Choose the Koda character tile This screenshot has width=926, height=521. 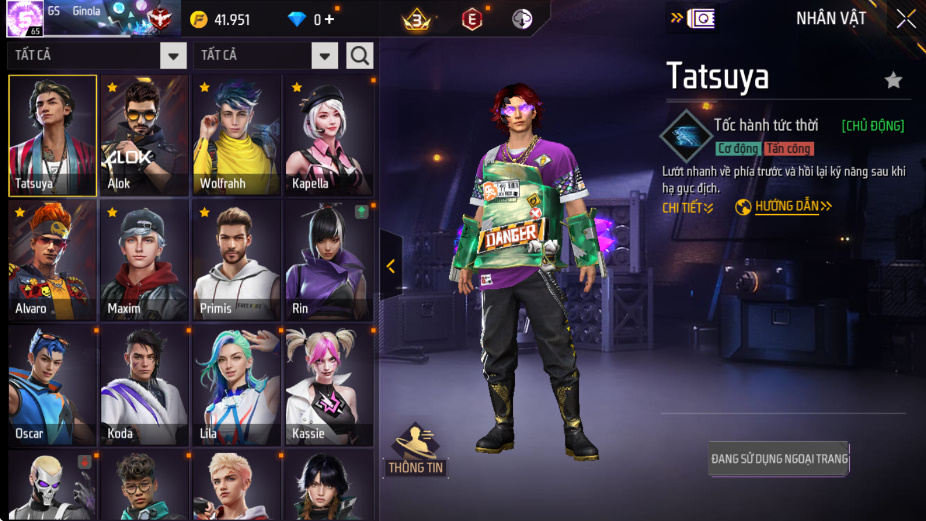pyautogui.click(x=144, y=385)
